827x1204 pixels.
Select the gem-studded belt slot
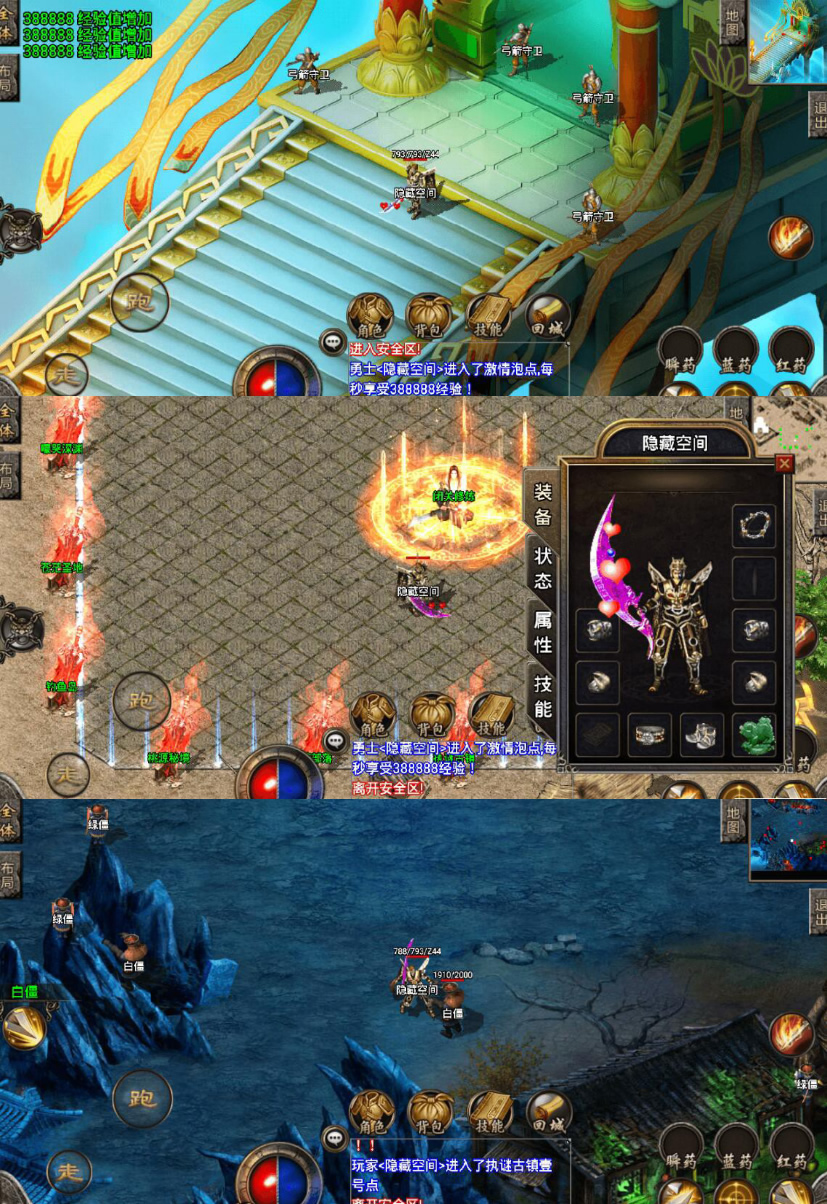pyautogui.click(x=649, y=735)
